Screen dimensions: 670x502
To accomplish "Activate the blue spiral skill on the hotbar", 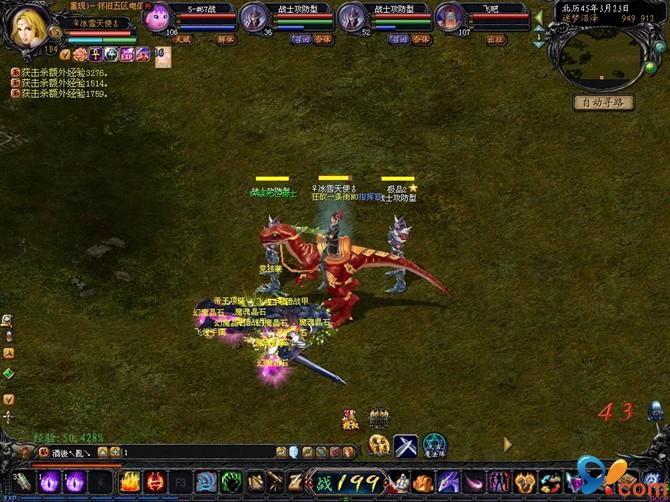I will (x=207, y=482).
